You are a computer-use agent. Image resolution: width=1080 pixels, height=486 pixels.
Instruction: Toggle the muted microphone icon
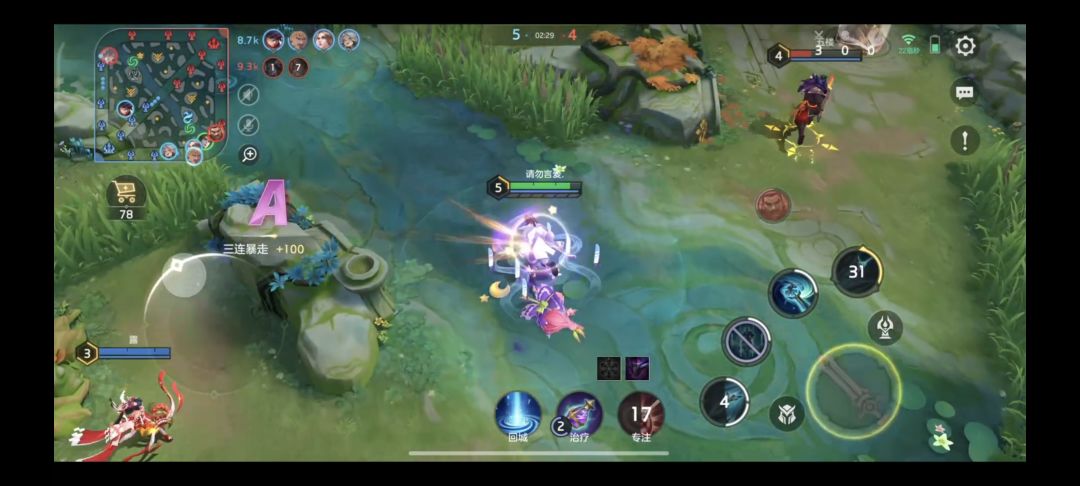point(249,125)
